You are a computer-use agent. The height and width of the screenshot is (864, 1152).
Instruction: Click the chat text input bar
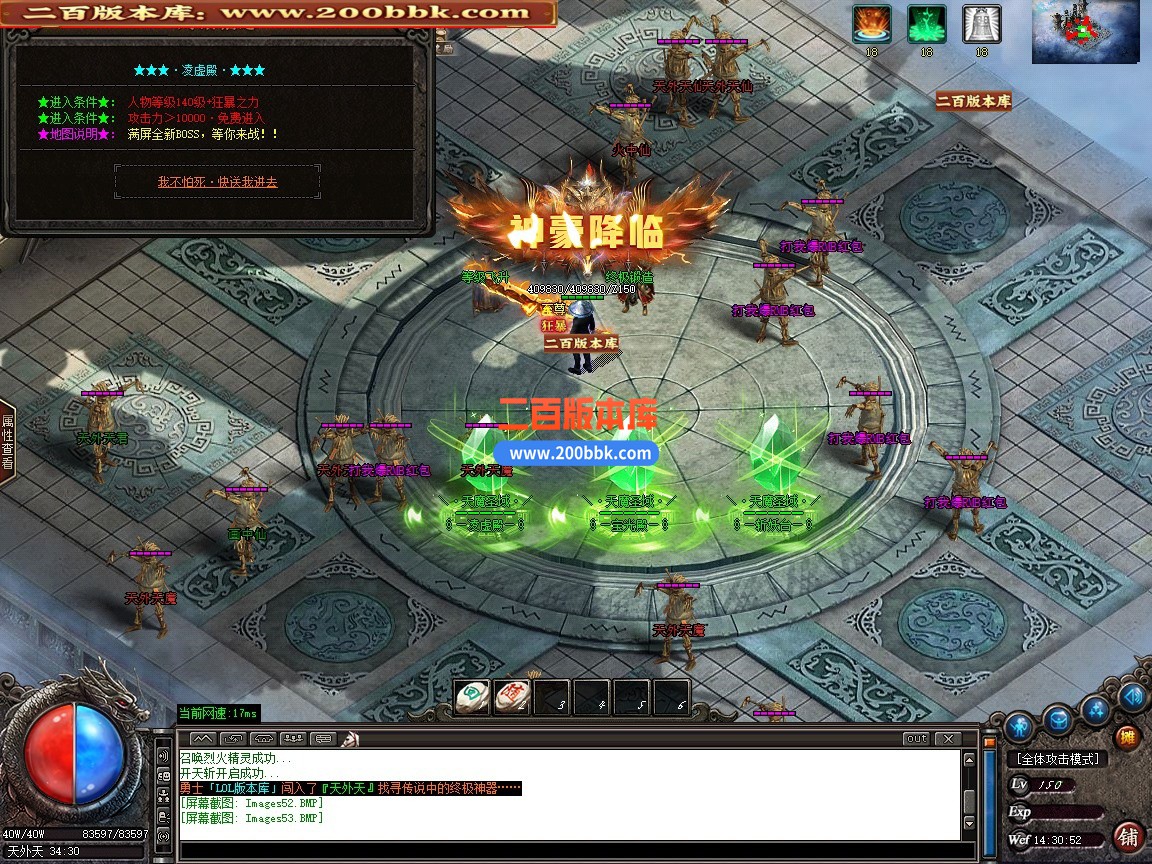click(x=560, y=852)
